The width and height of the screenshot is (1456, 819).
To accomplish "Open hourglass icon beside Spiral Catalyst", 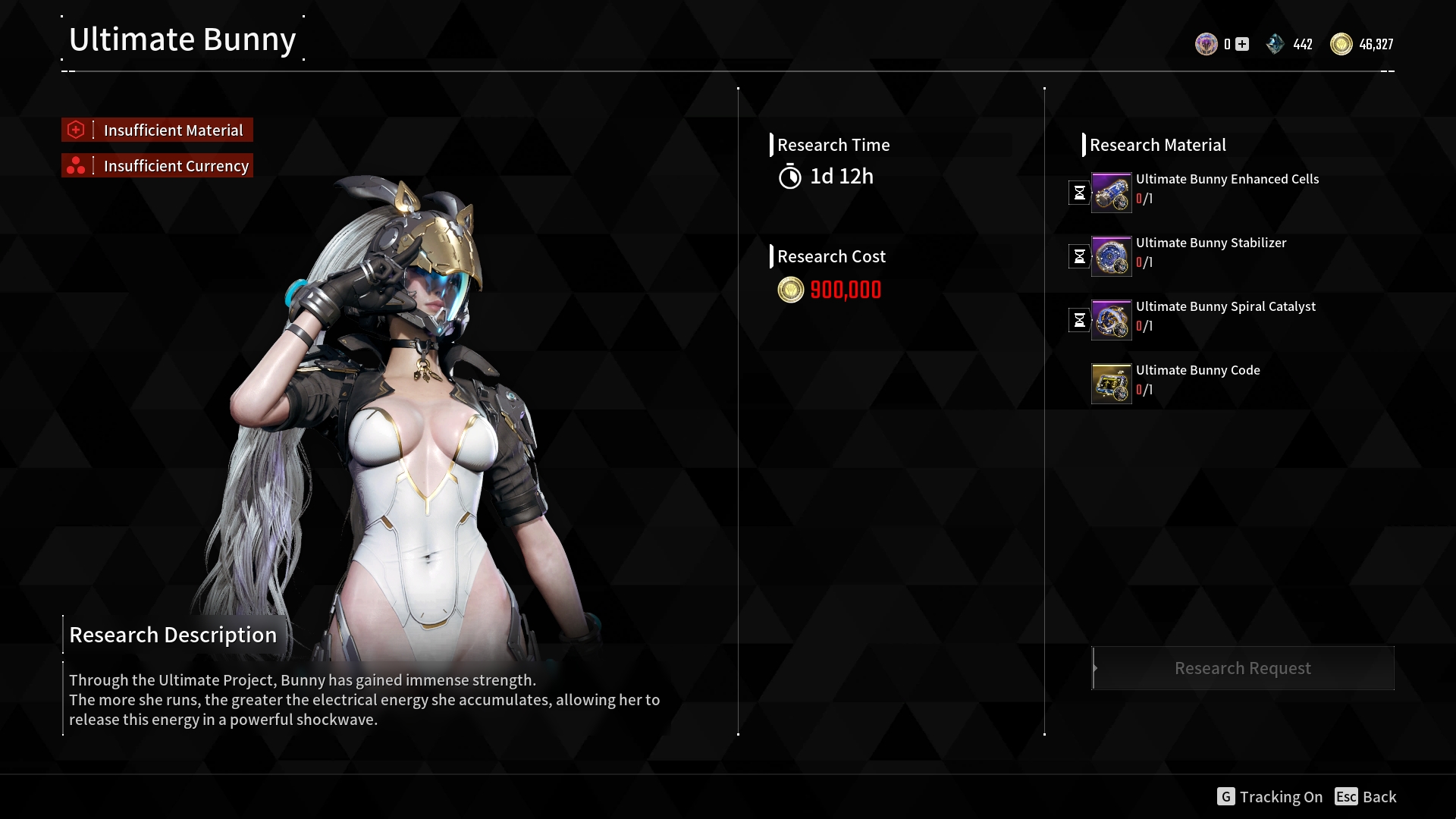I will [1079, 320].
